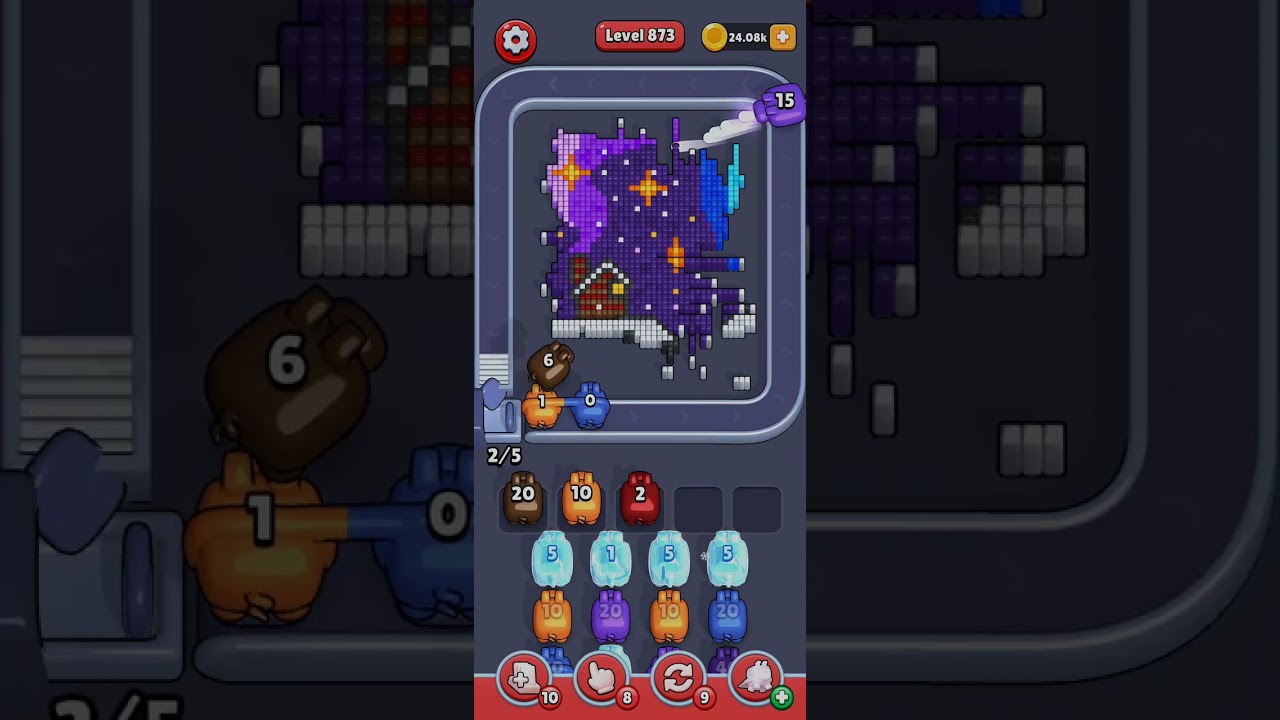Select the brown 20 shooter in the tray

(x=523, y=499)
